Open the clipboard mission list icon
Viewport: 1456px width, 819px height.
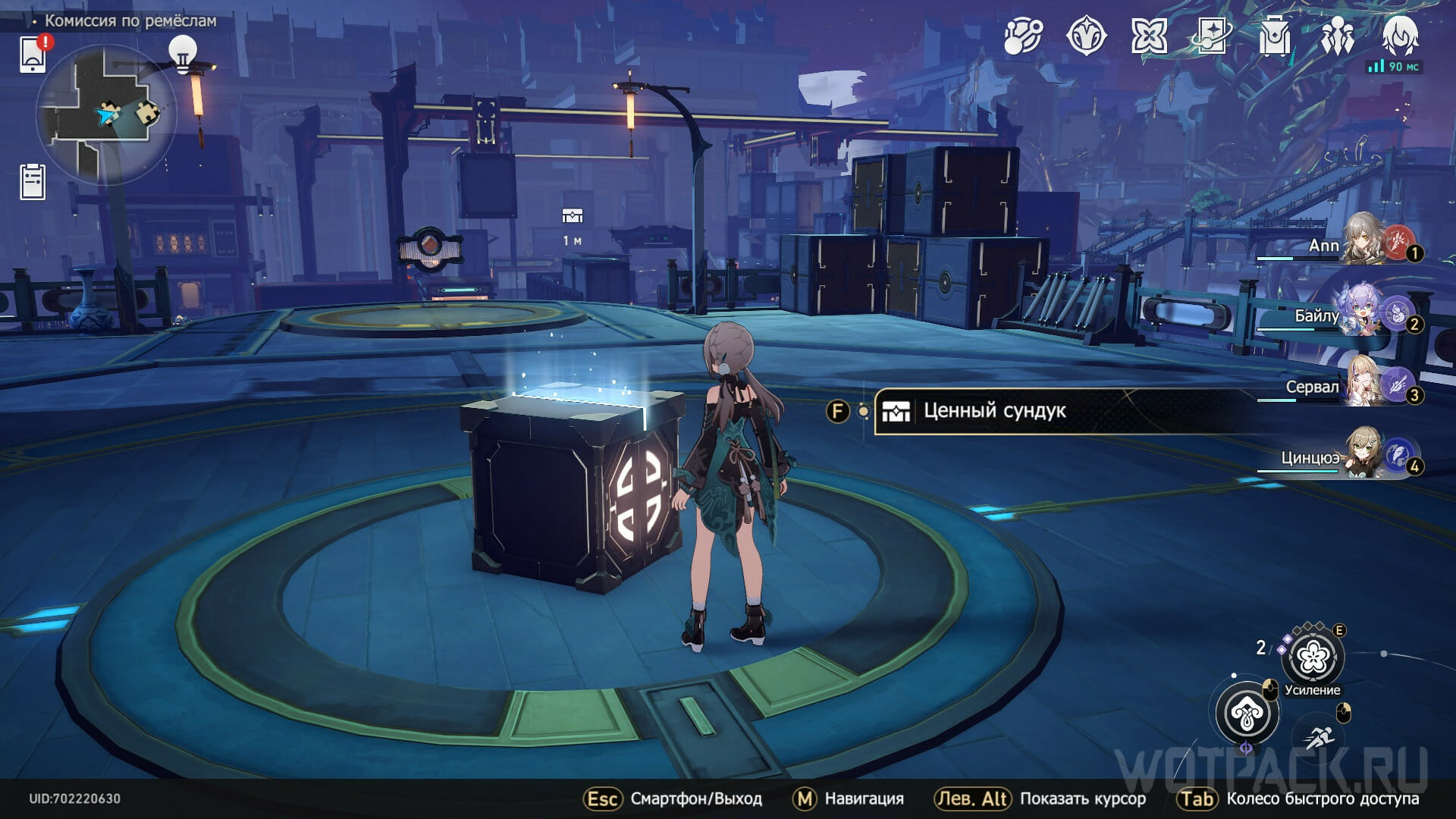[x=33, y=182]
